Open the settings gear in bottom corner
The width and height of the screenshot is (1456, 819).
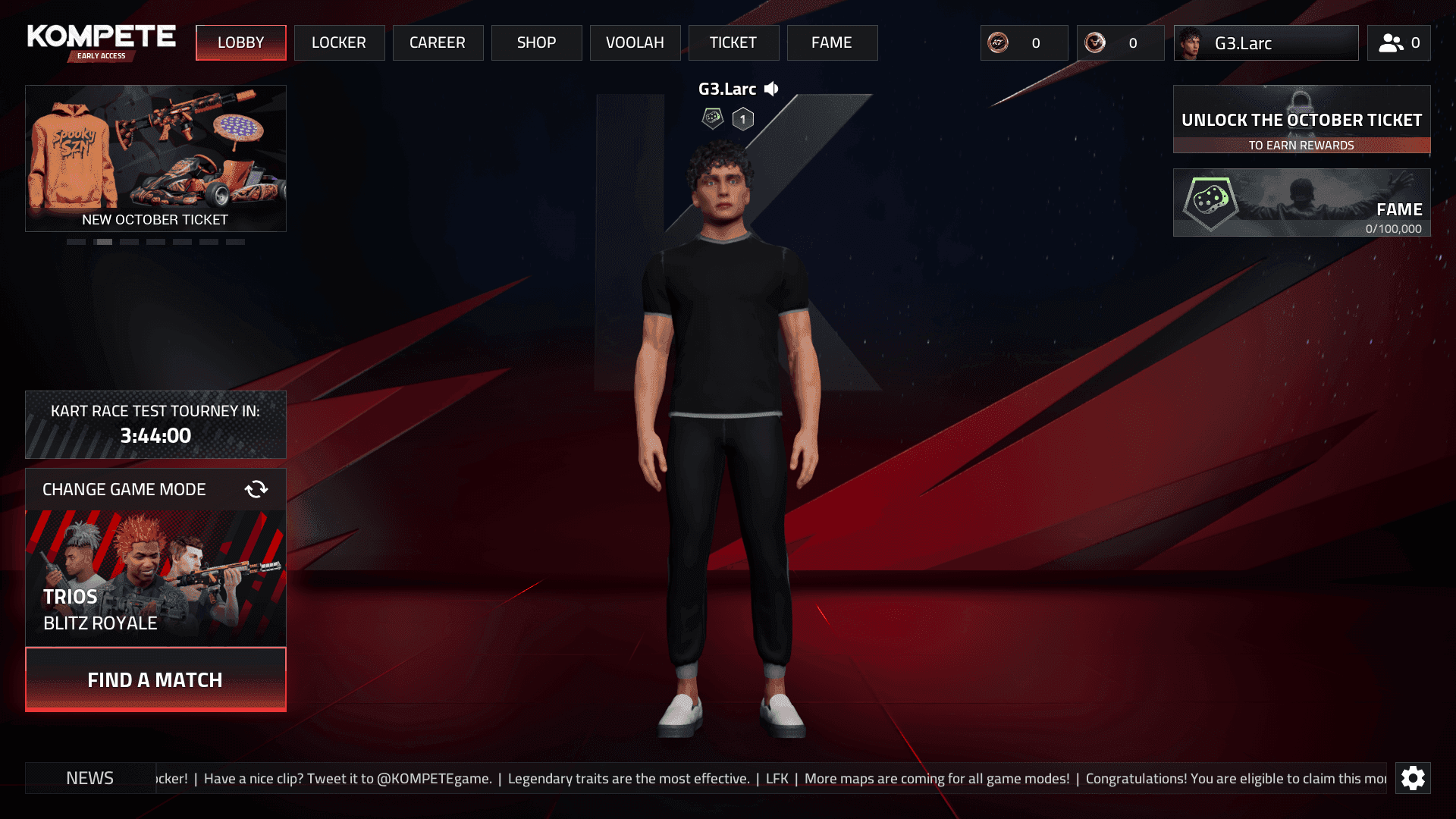pyautogui.click(x=1413, y=778)
